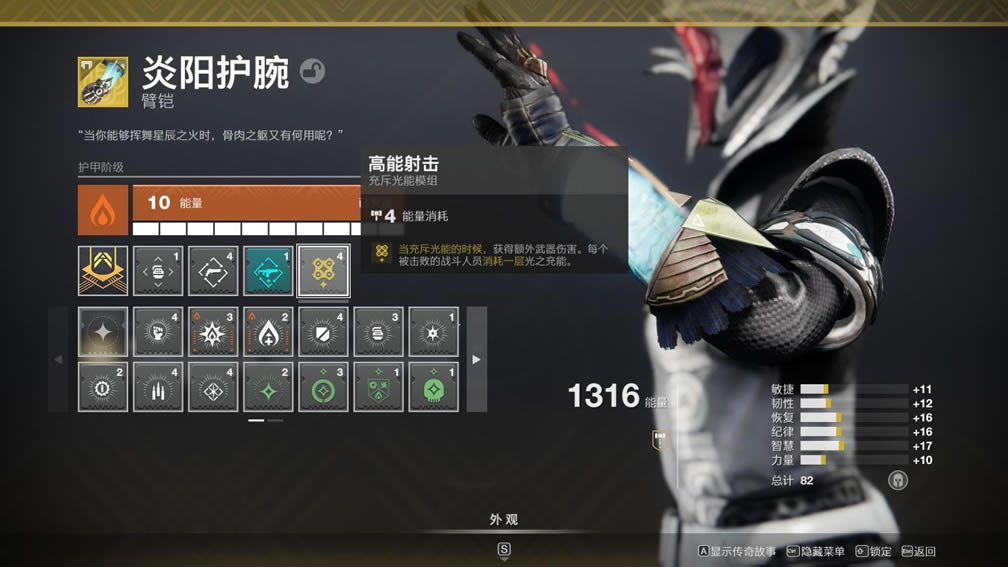Select the green four-point star mod
Image resolution: width=1008 pixels, height=567 pixels.
pos(268,387)
